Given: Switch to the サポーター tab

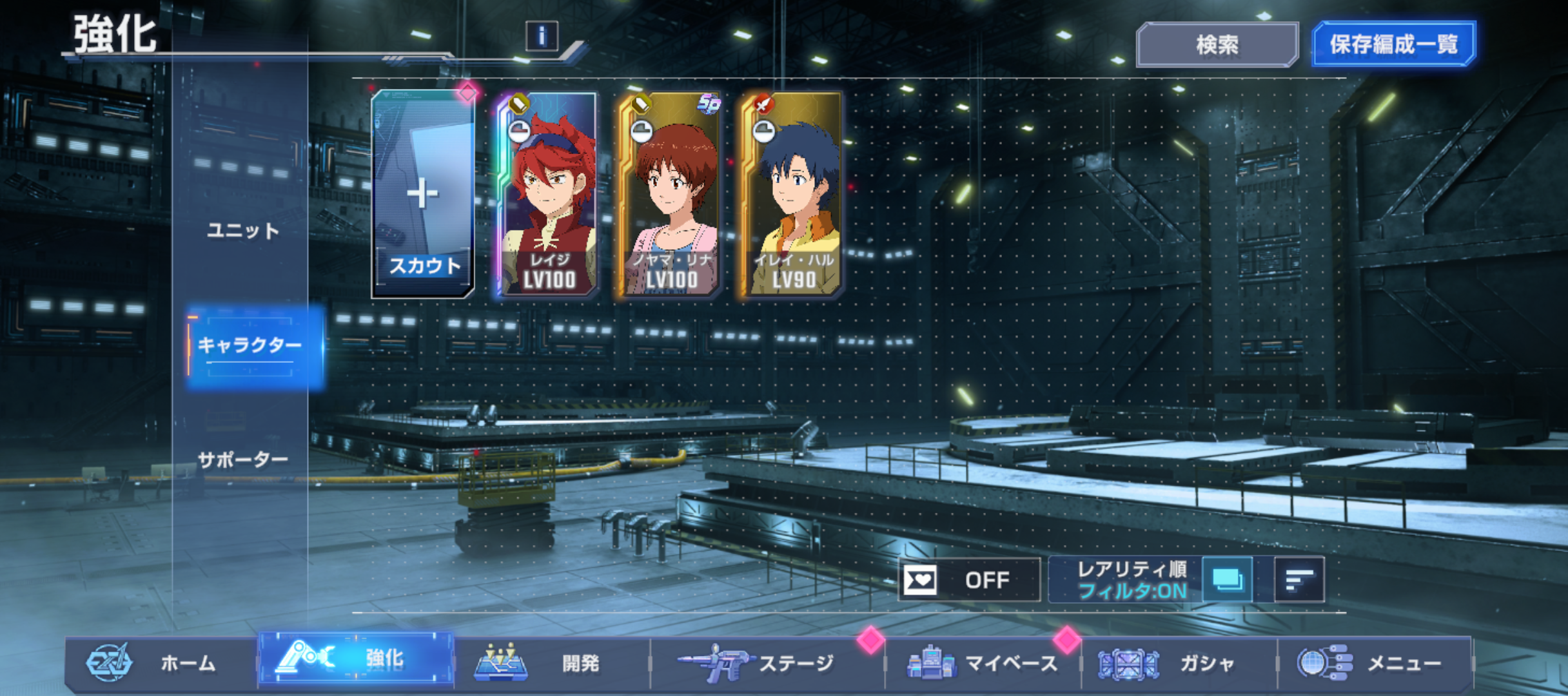Looking at the screenshot, I should [243, 459].
